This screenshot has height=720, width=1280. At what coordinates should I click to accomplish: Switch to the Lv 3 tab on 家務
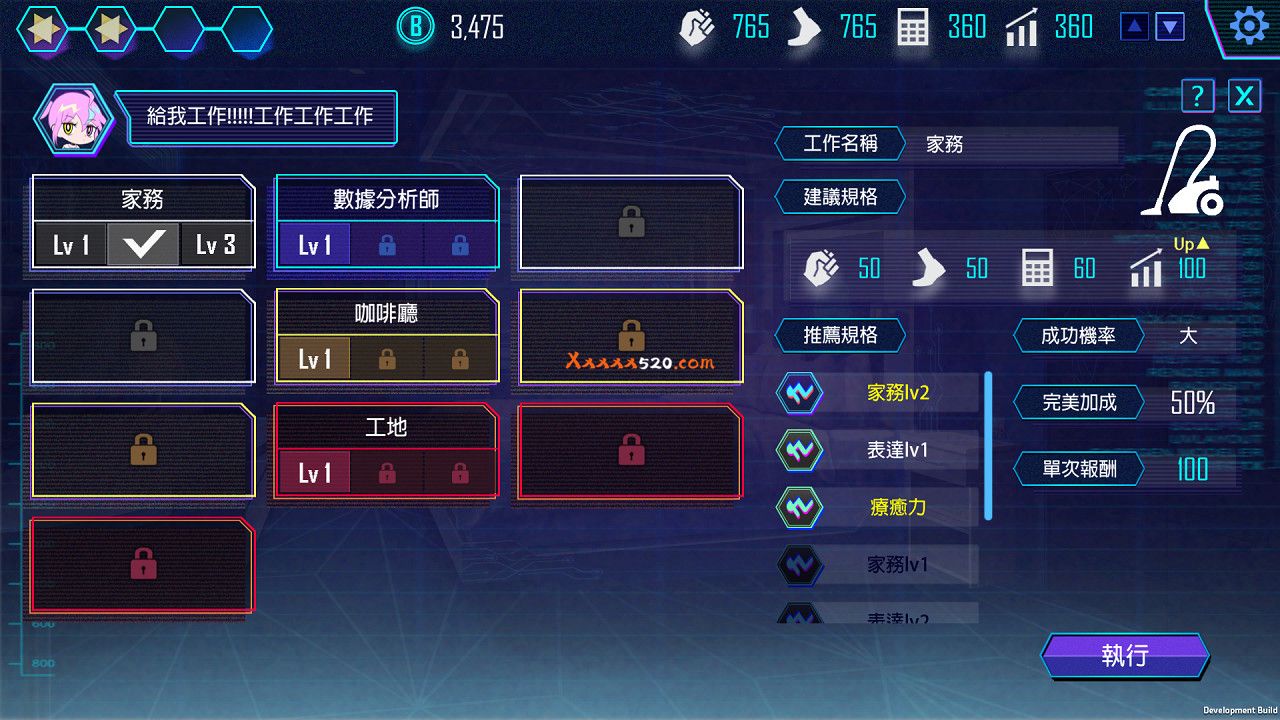pos(216,243)
